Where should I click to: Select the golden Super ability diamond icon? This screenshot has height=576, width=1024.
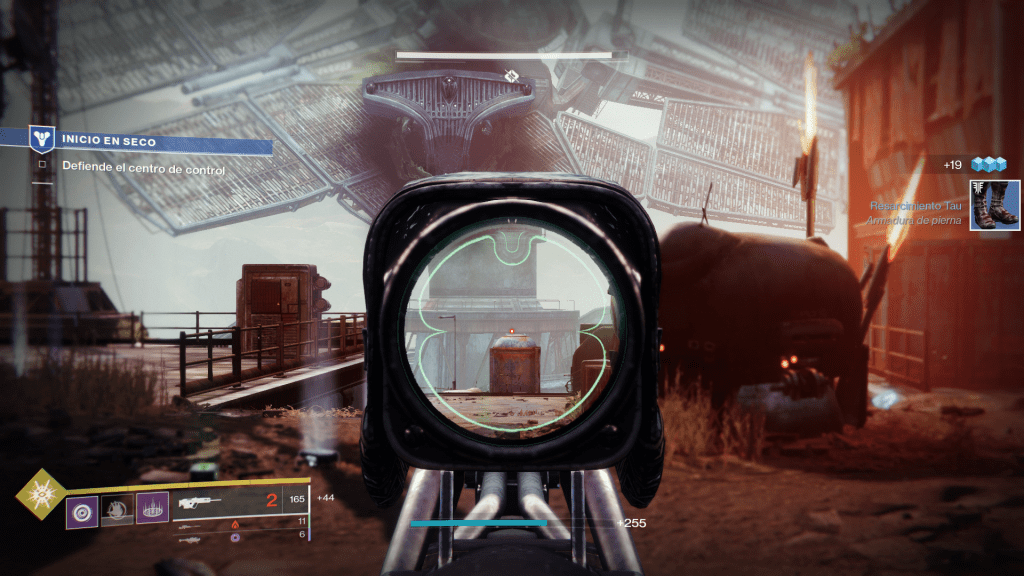pos(42,494)
